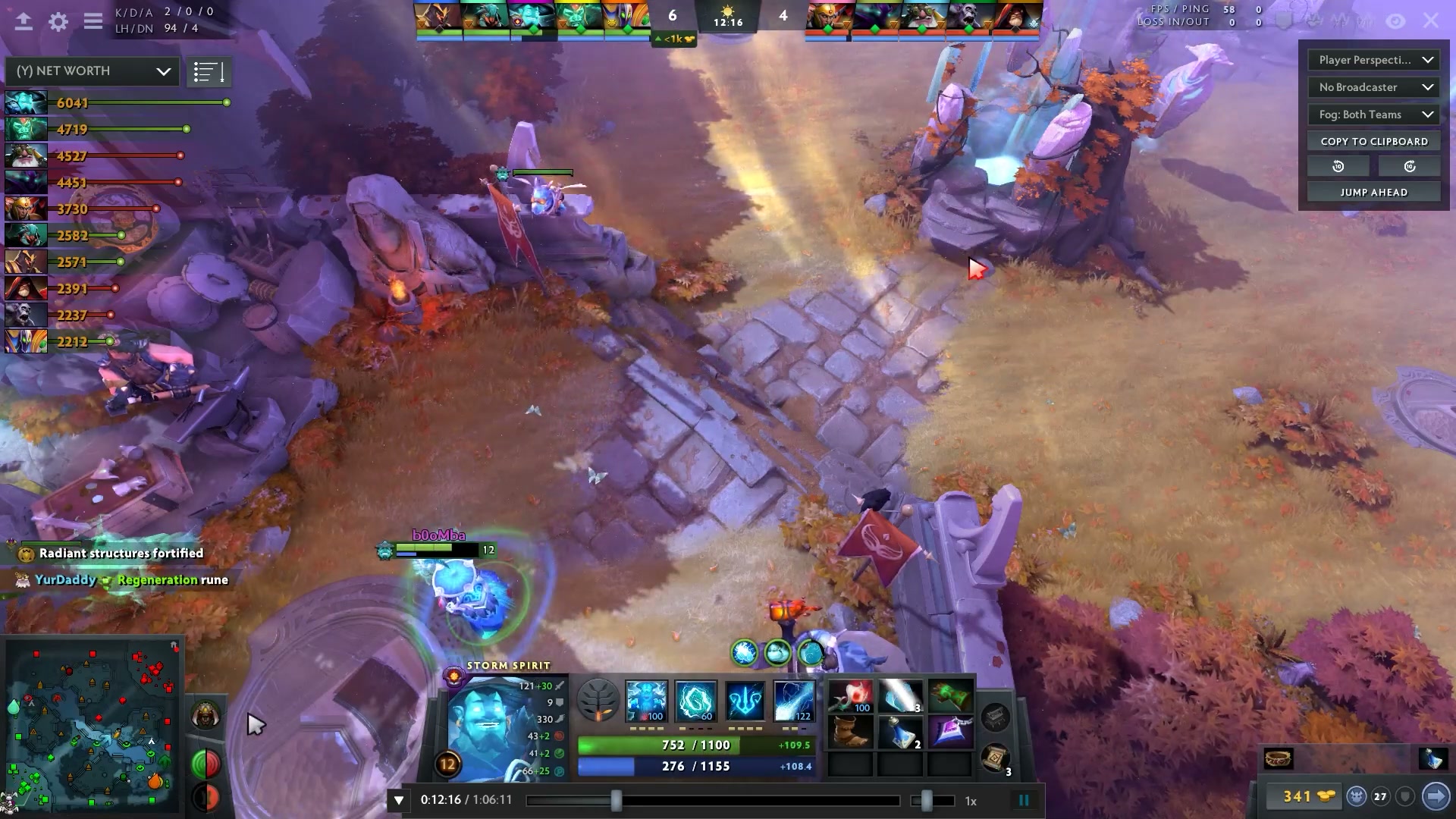Click the COPY TO CLIPBOARD button
The image size is (1456, 819).
click(1373, 141)
